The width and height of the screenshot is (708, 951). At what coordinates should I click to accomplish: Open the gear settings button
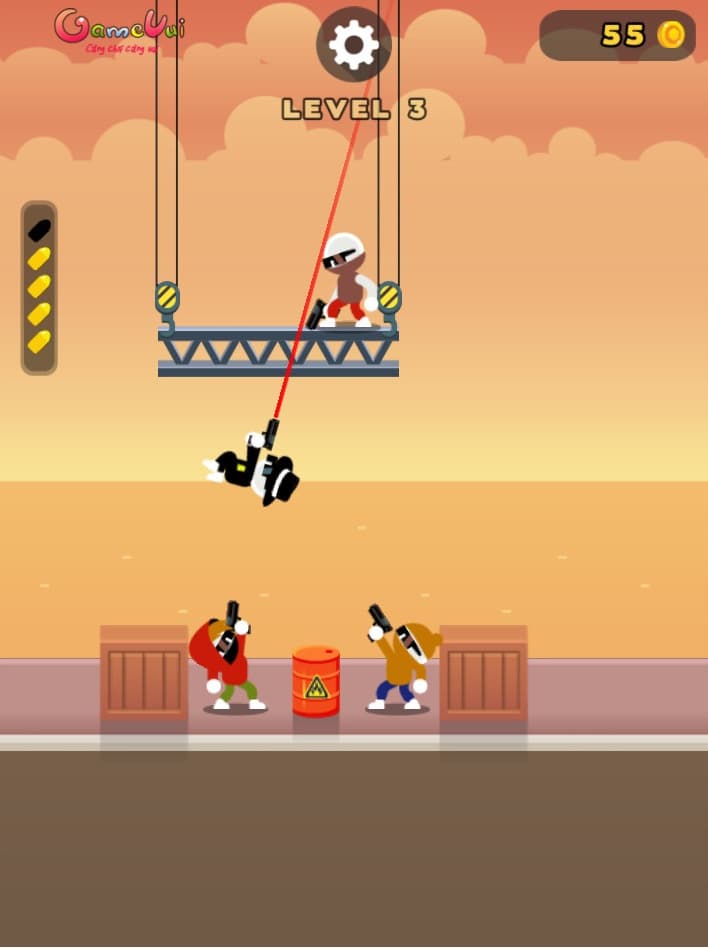click(x=354, y=45)
